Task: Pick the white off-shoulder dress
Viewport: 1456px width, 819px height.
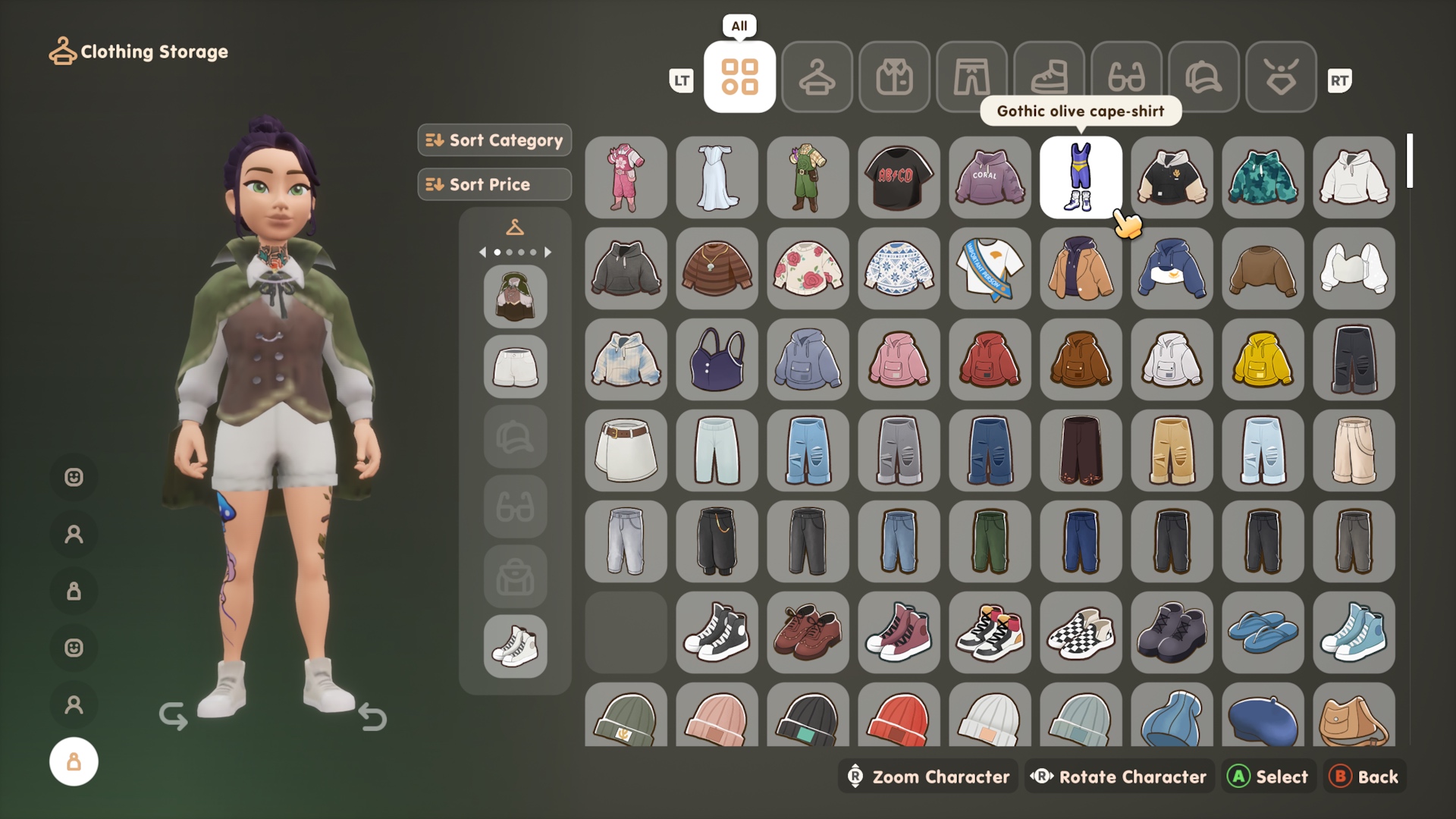Action: (x=717, y=177)
